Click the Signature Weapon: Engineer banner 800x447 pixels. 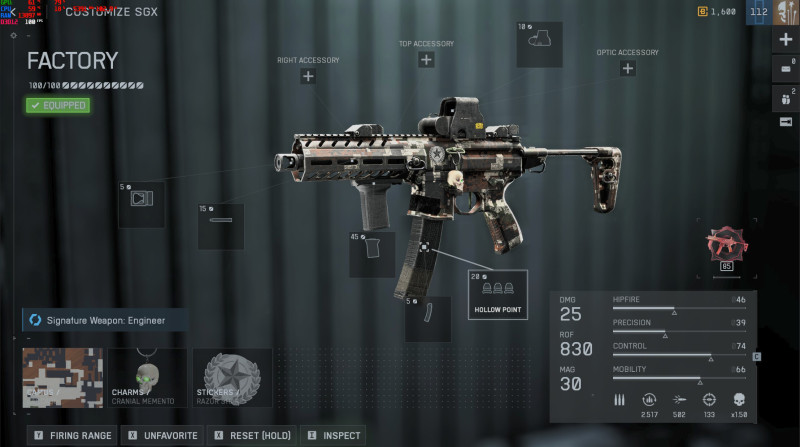coord(97,320)
